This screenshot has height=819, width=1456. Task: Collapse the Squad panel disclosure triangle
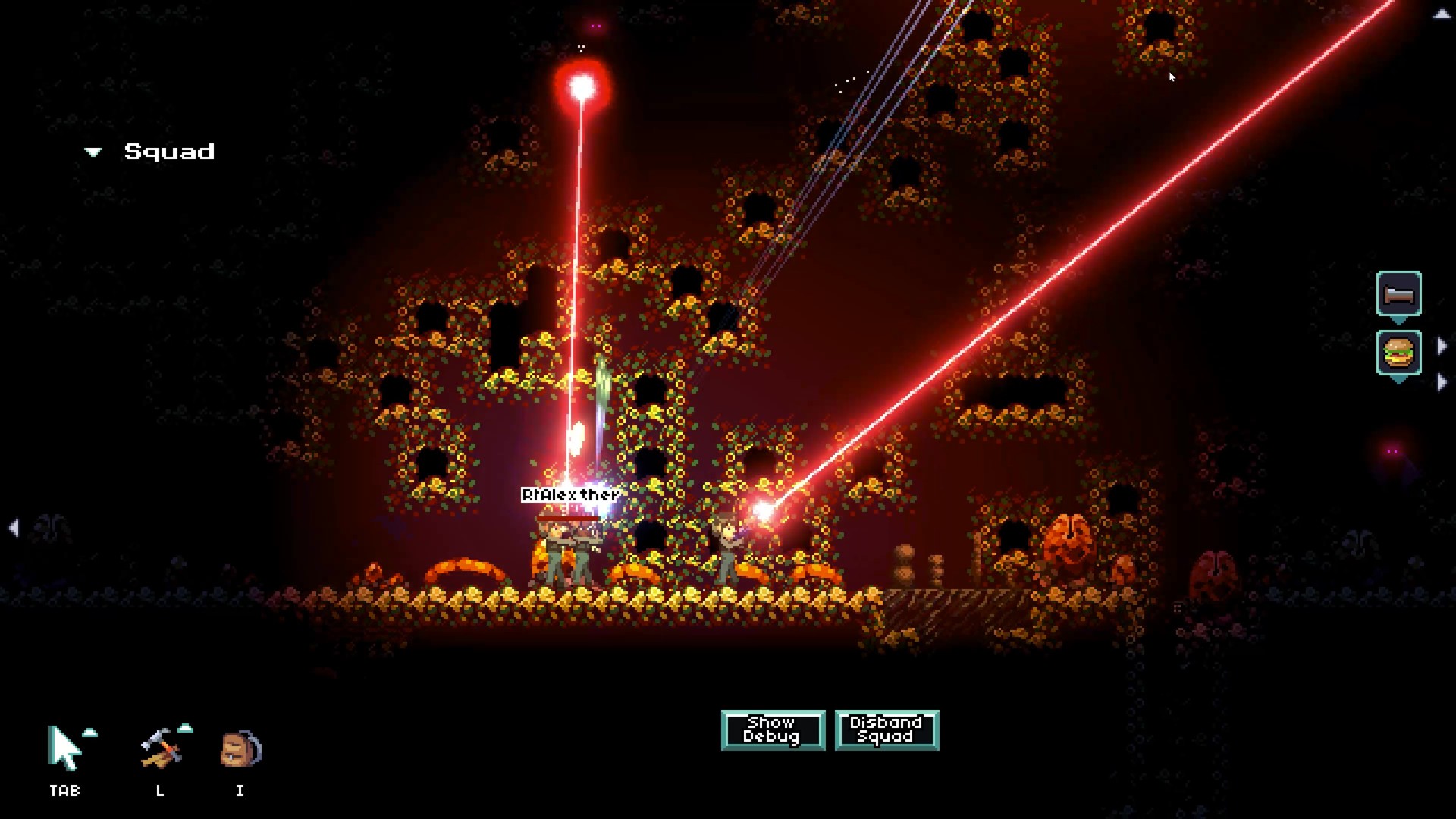coord(93,152)
